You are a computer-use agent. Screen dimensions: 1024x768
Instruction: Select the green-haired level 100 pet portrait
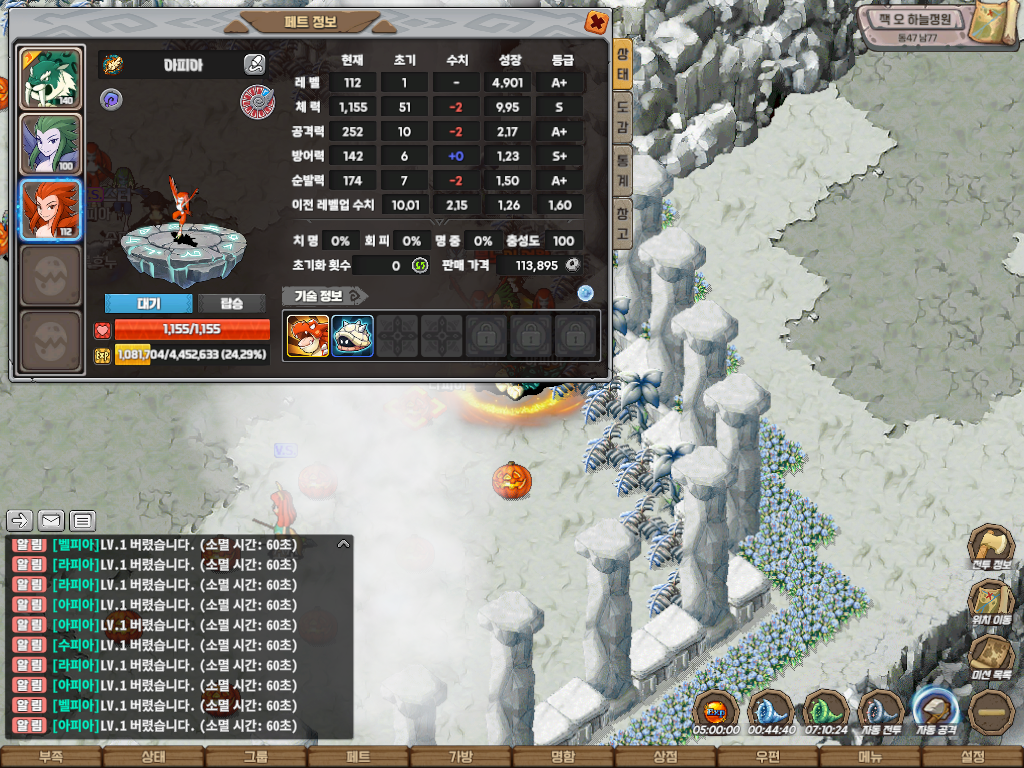point(51,145)
